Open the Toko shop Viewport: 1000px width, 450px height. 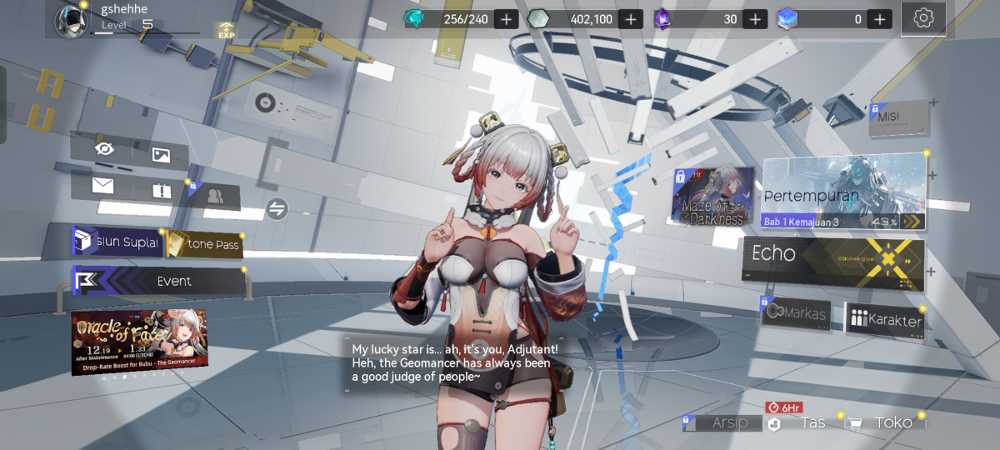pyautogui.click(x=882, y=422)
